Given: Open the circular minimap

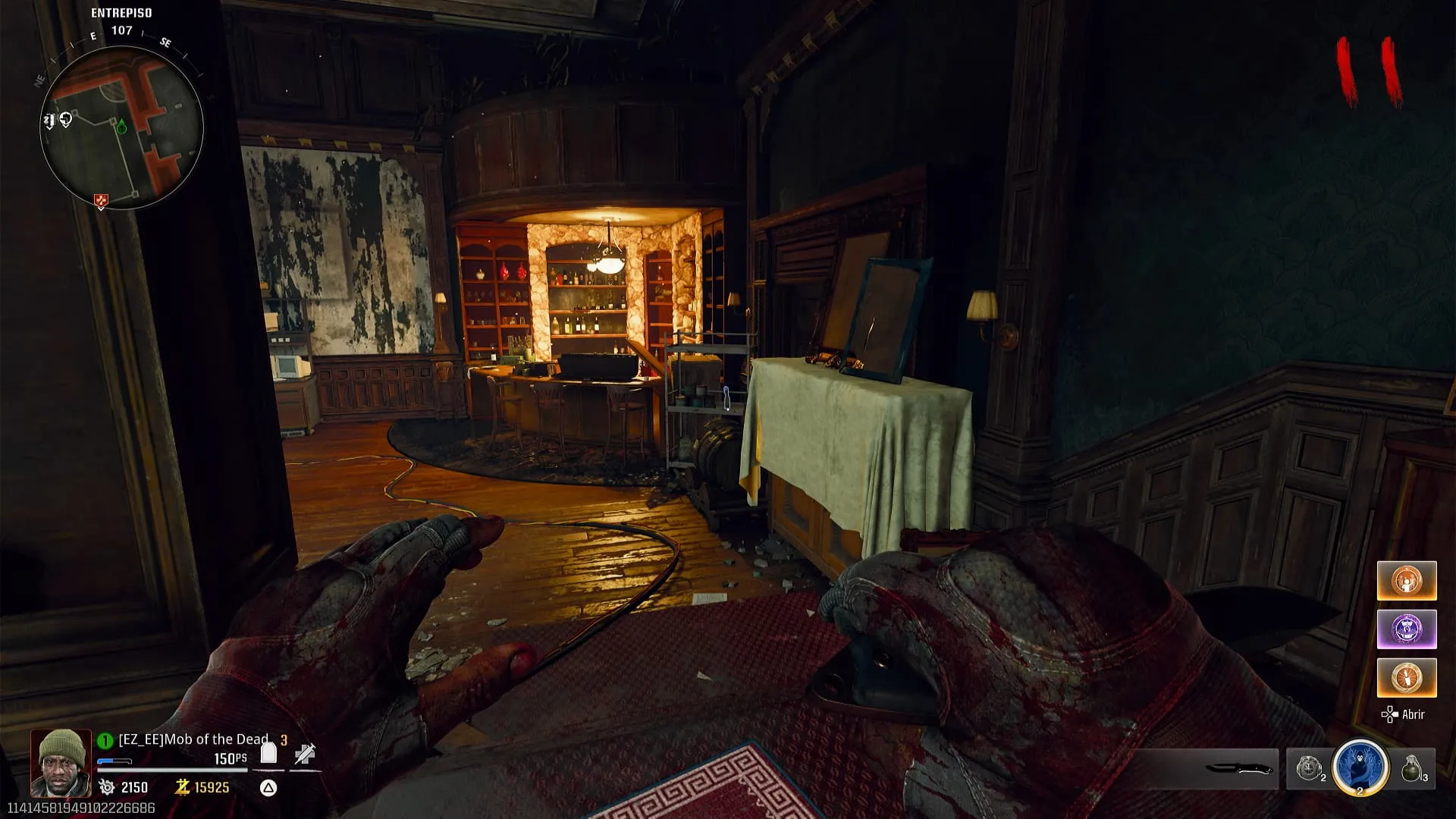Looking at the screenshot, I should 121,127.
